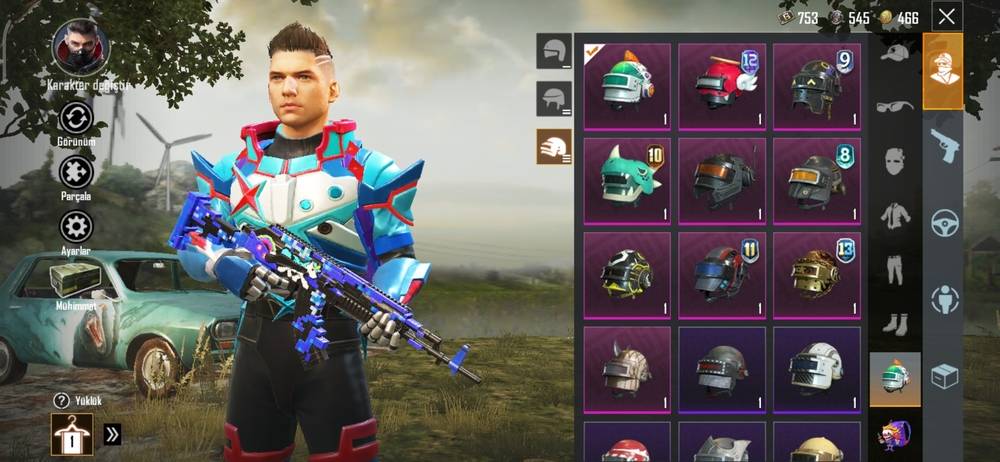Image resolution: width=1000 pixels, height=462 pixels.
Task: Select the green clown helmet skin
Action: [627, 86]
